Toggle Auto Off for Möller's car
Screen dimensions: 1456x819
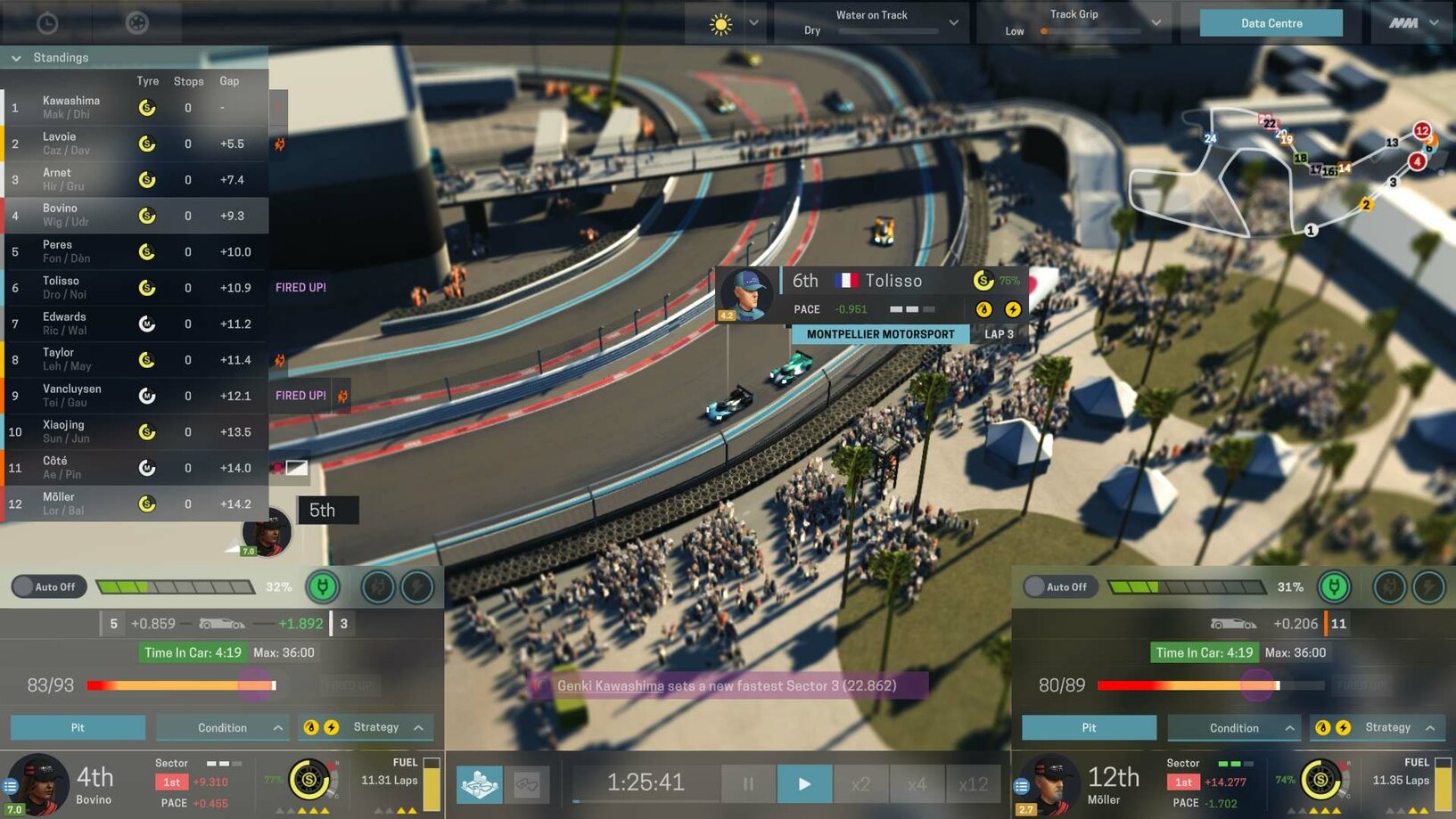tap(1060, 586)
